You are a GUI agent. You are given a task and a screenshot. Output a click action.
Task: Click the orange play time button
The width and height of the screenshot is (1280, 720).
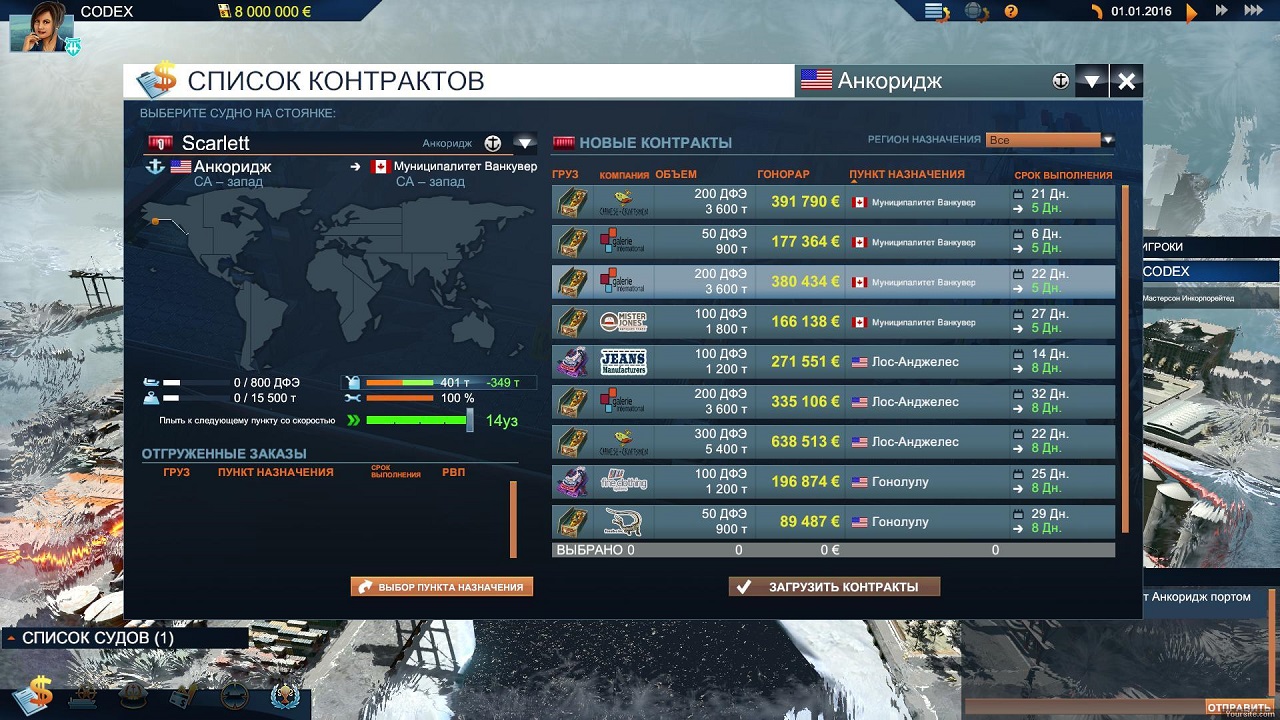pyautogui.click(x=1191, y=13)
